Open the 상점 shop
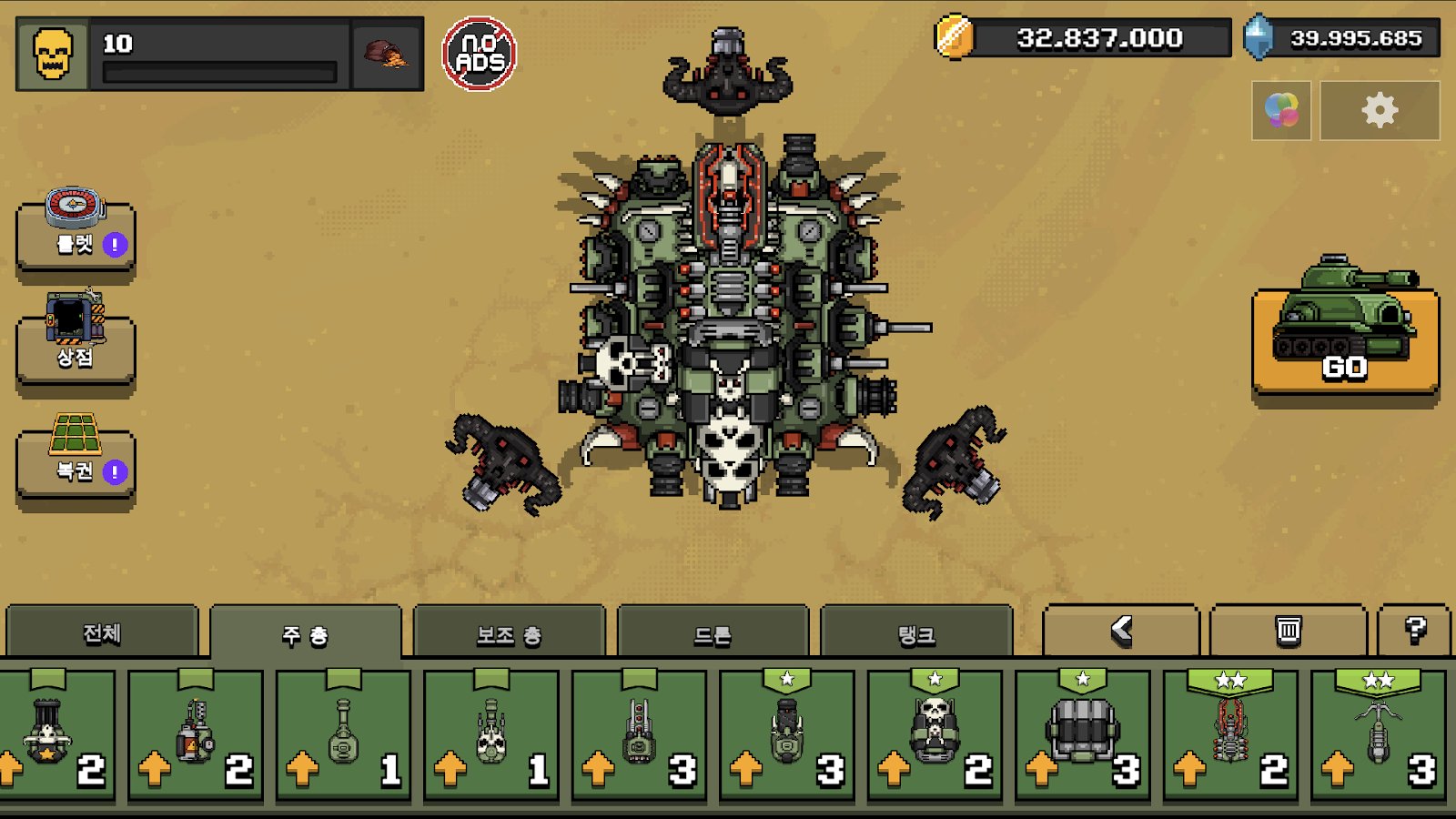 pyautogui.click(x=76, y=345)
